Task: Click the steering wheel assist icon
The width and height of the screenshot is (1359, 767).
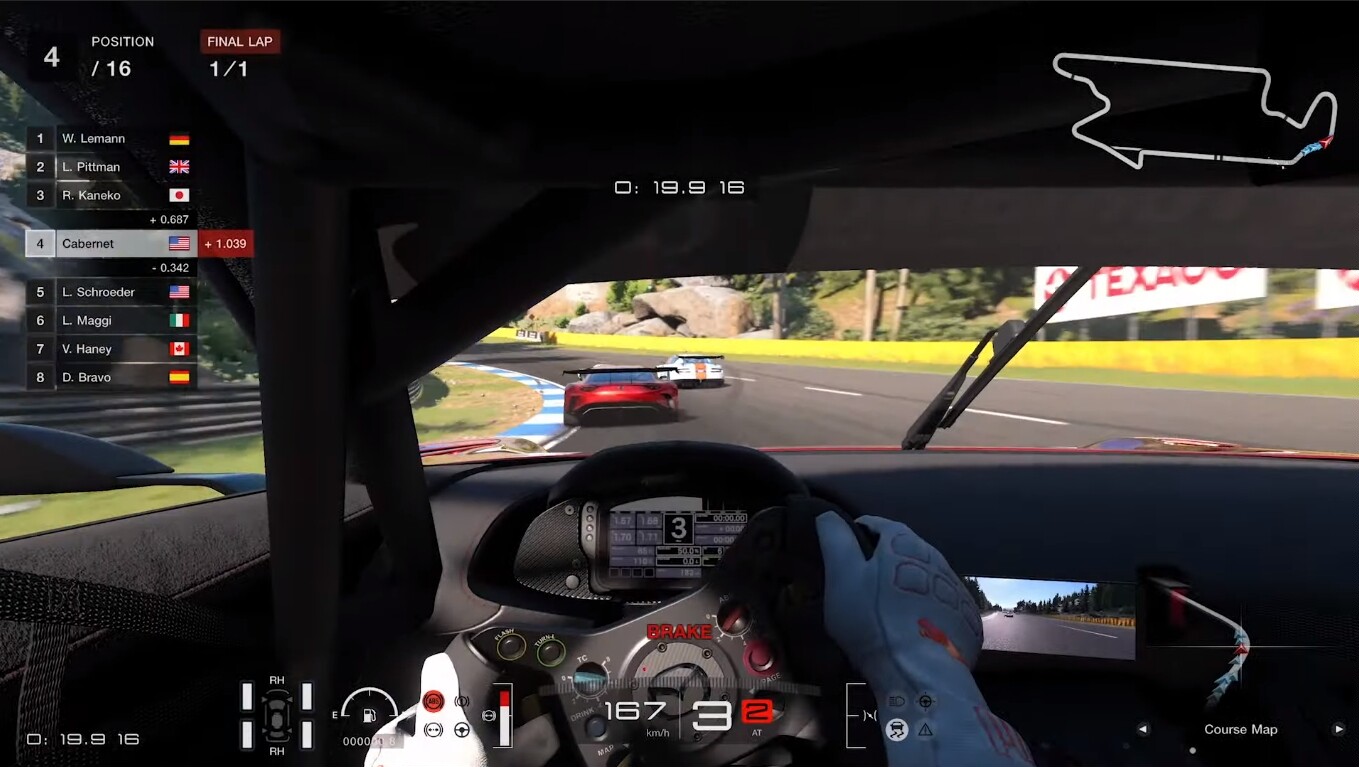Action: tap(462, 729)
